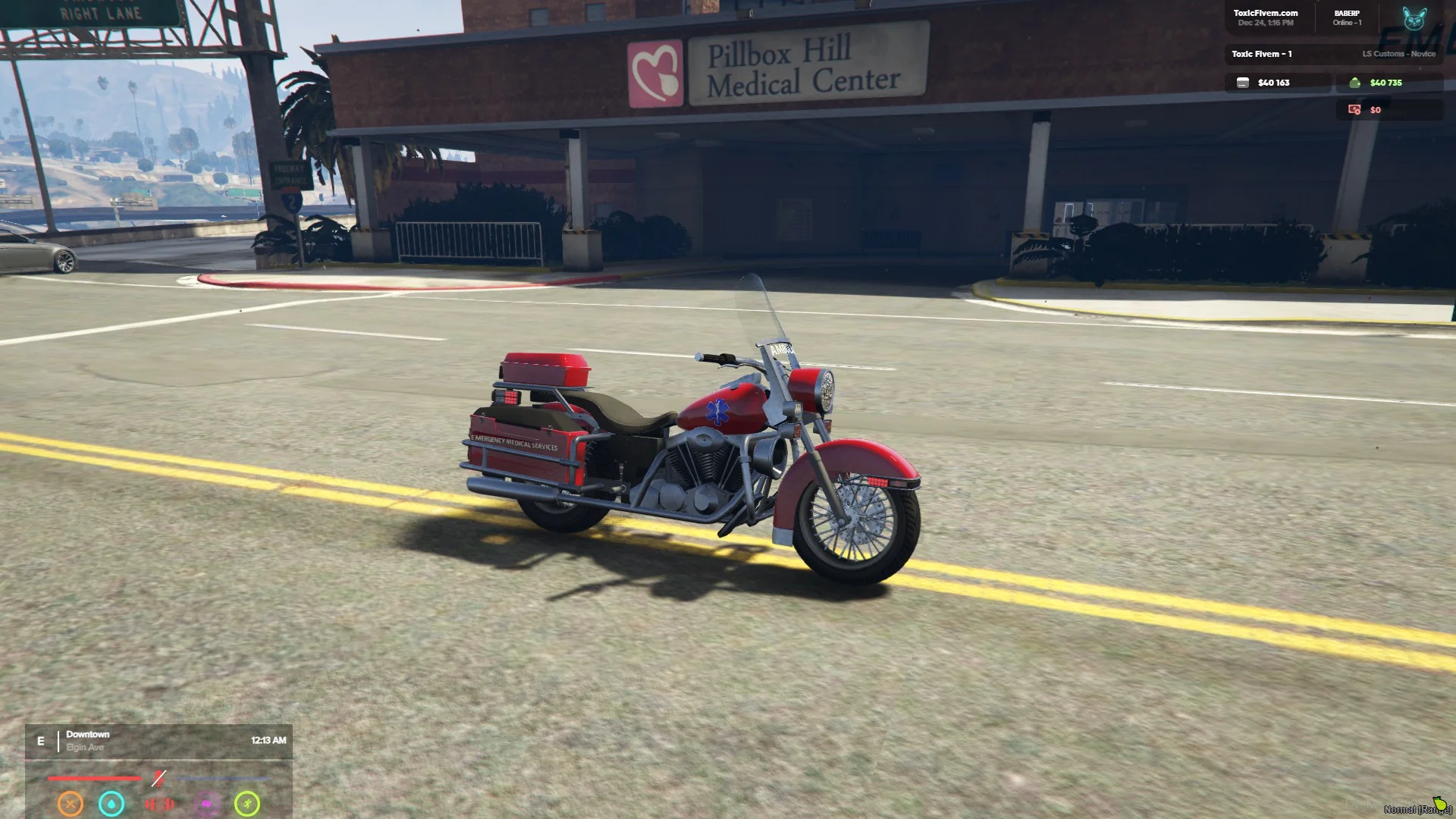Click the Normal voice range indicator
Screen dimensions: 1456x819
1417,808
